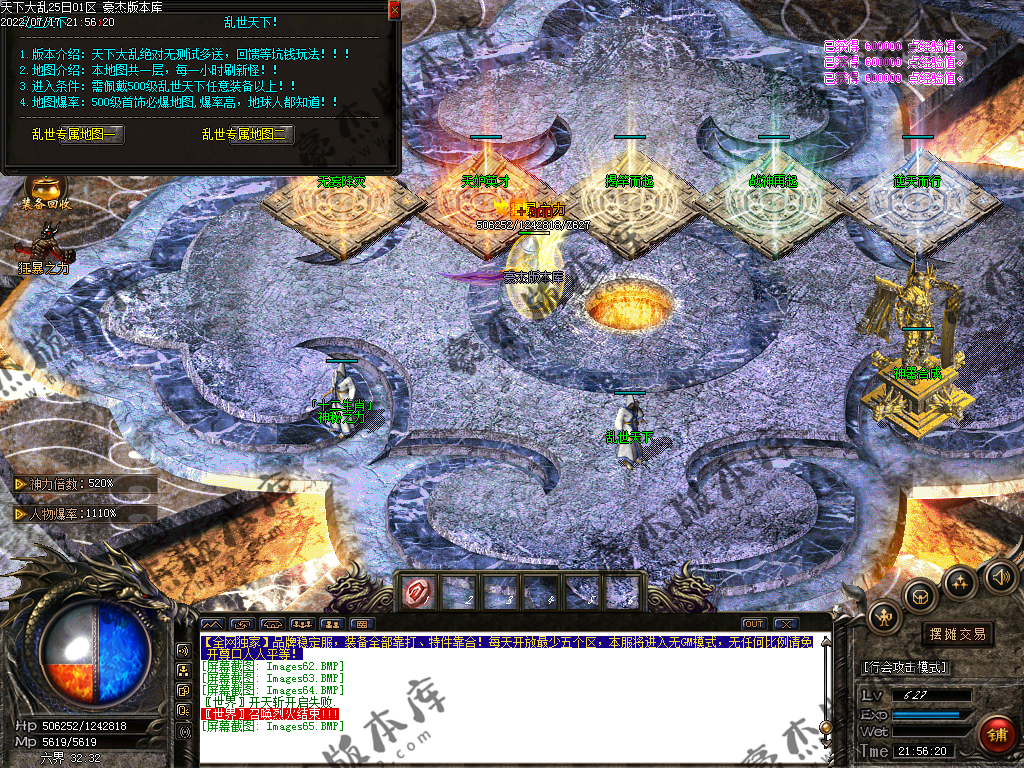Screen dimensions: 1024x768
Task: Use the red item in hotbar slot 1
Action: click(416, 593)
